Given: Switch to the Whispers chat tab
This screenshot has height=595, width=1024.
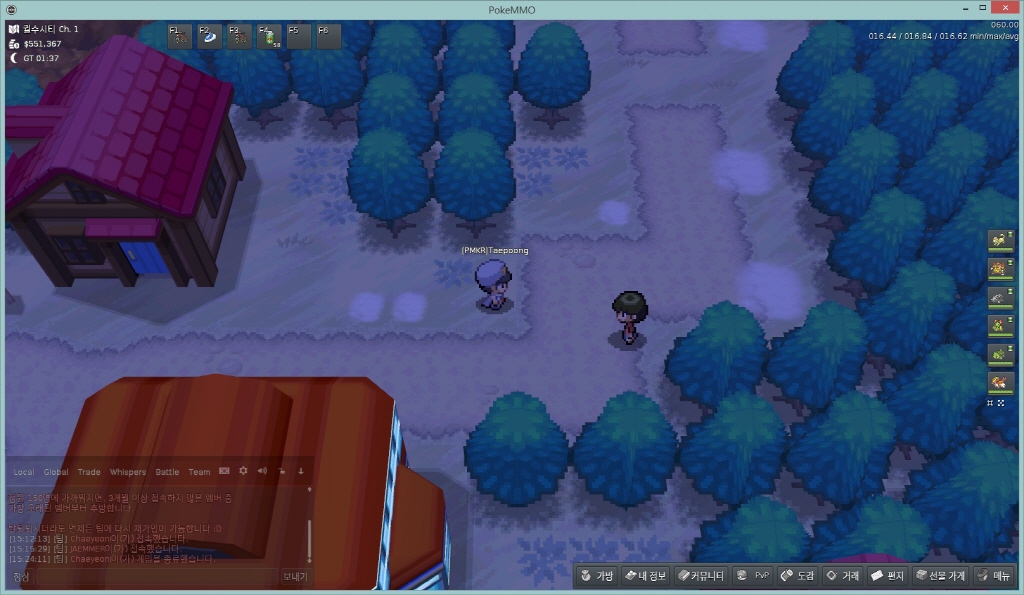Looking at the screenshot, I should pyautogui.click(x=127, y=472).
